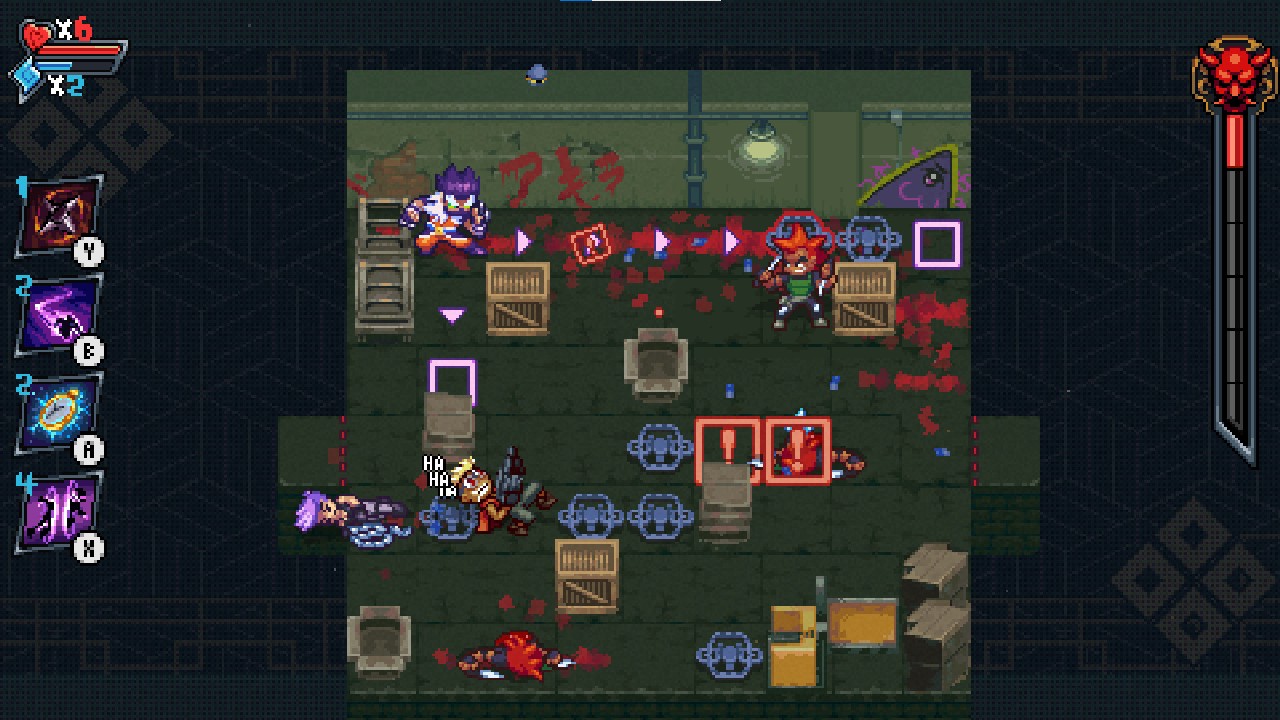1280x720 pixels.
Task: Click the red exclamation warning marker on the grid
Action: click(x=729, y=450)
